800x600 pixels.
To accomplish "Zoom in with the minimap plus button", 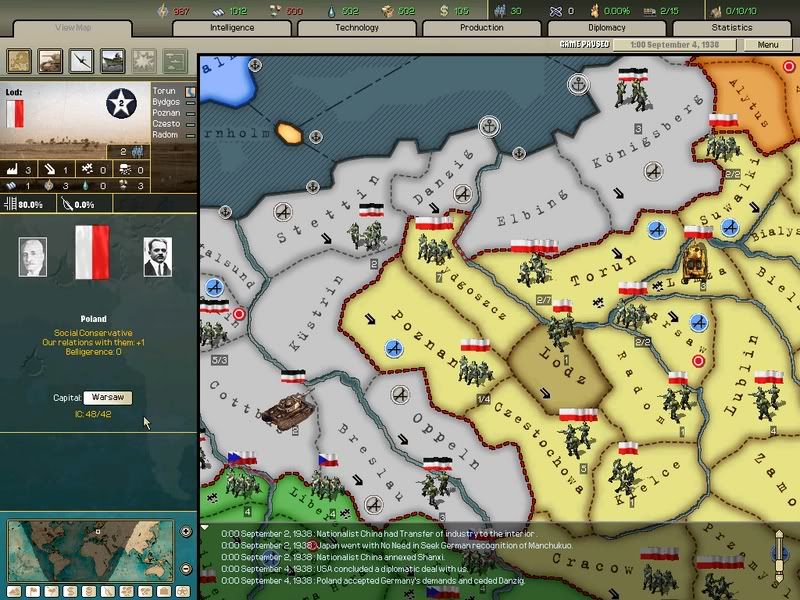I will click(186, 532).
